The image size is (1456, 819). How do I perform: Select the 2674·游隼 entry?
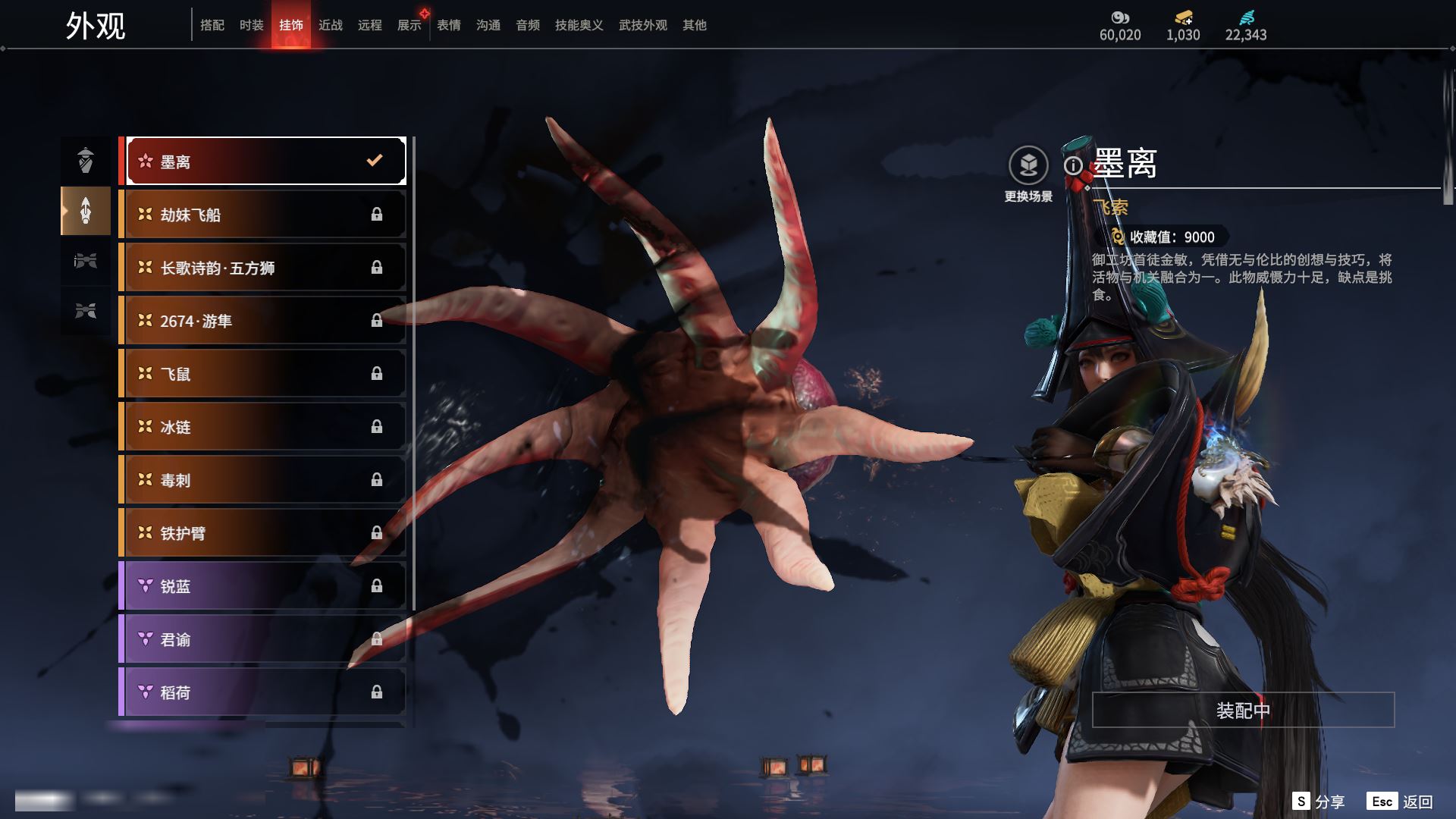pyautogui.click(x=265, y=321)
